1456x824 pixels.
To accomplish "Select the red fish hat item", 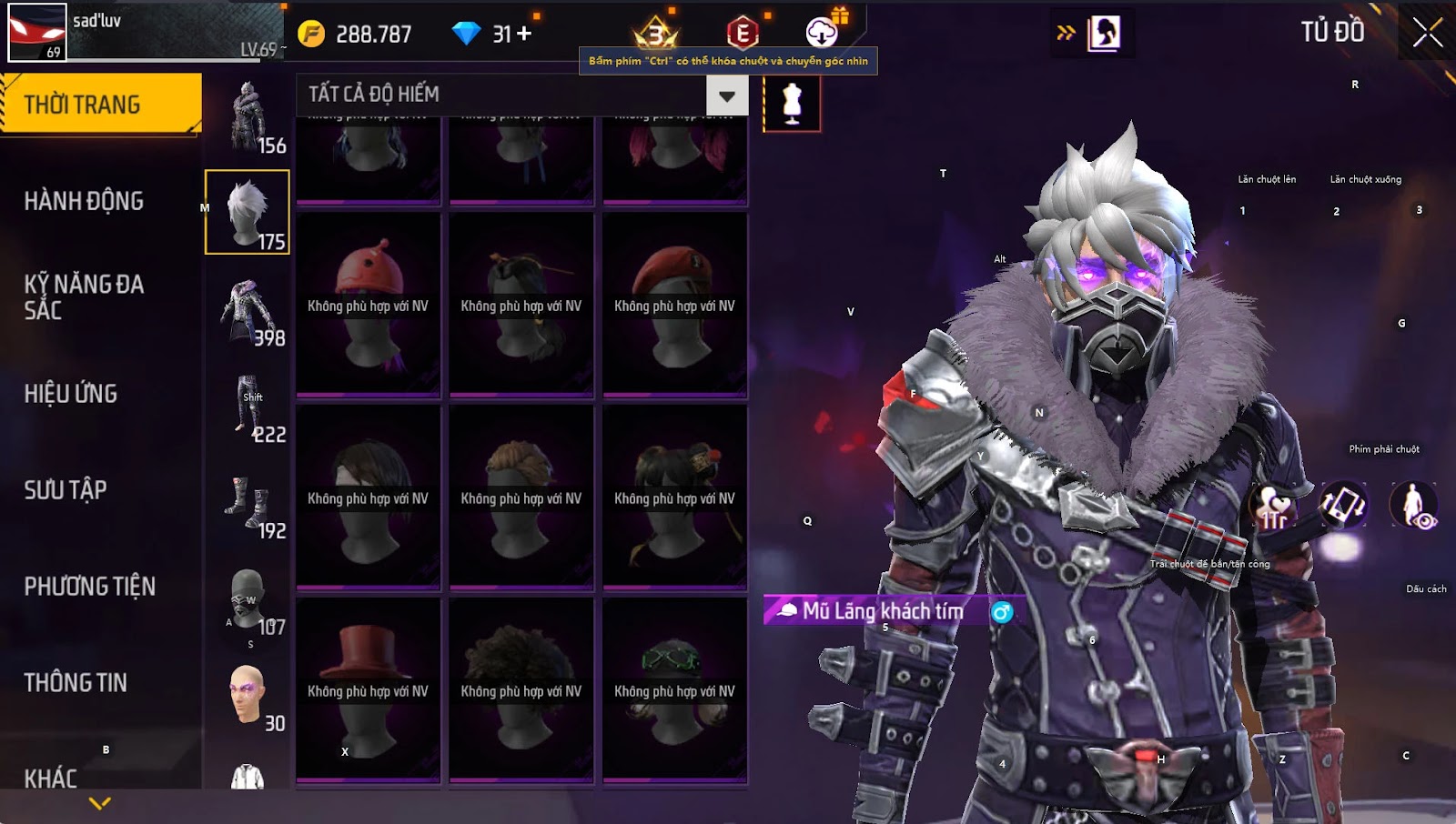I will pyautogui.click(x=369, y=305).
